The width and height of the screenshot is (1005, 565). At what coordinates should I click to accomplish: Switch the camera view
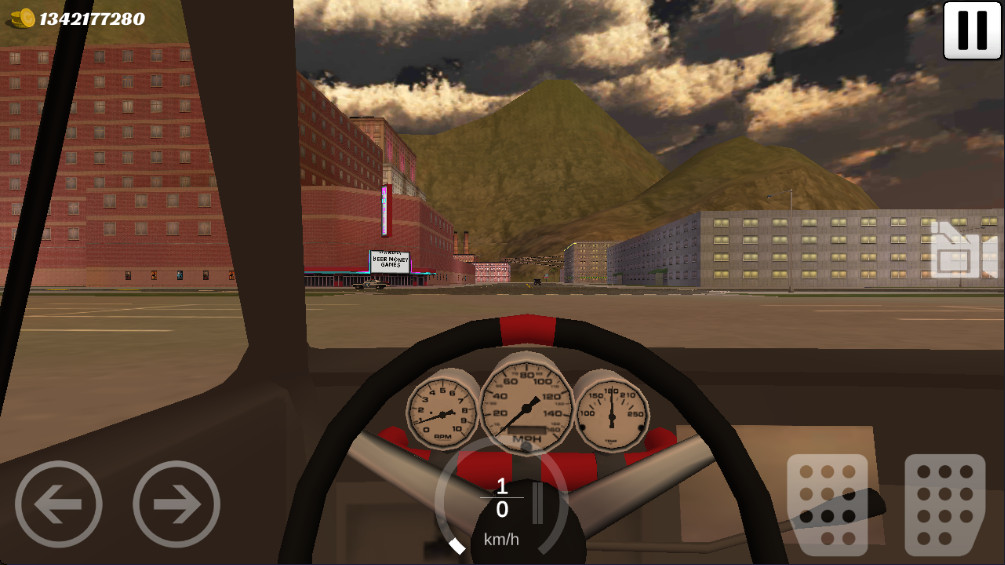coord(962,252)
